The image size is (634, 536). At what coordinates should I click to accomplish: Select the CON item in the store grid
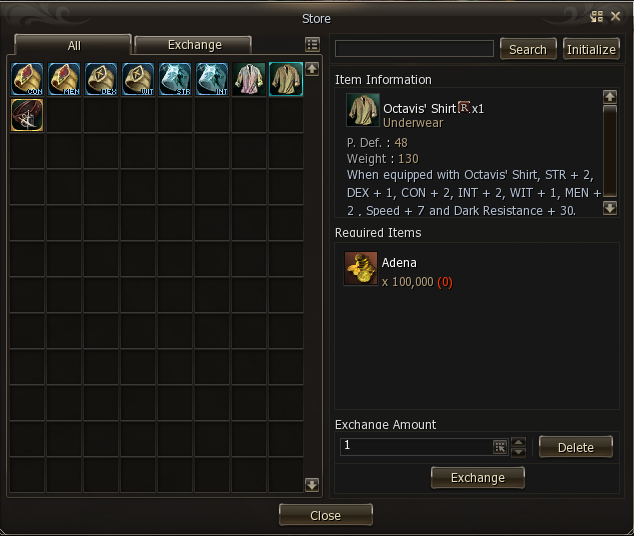(27, 78)
